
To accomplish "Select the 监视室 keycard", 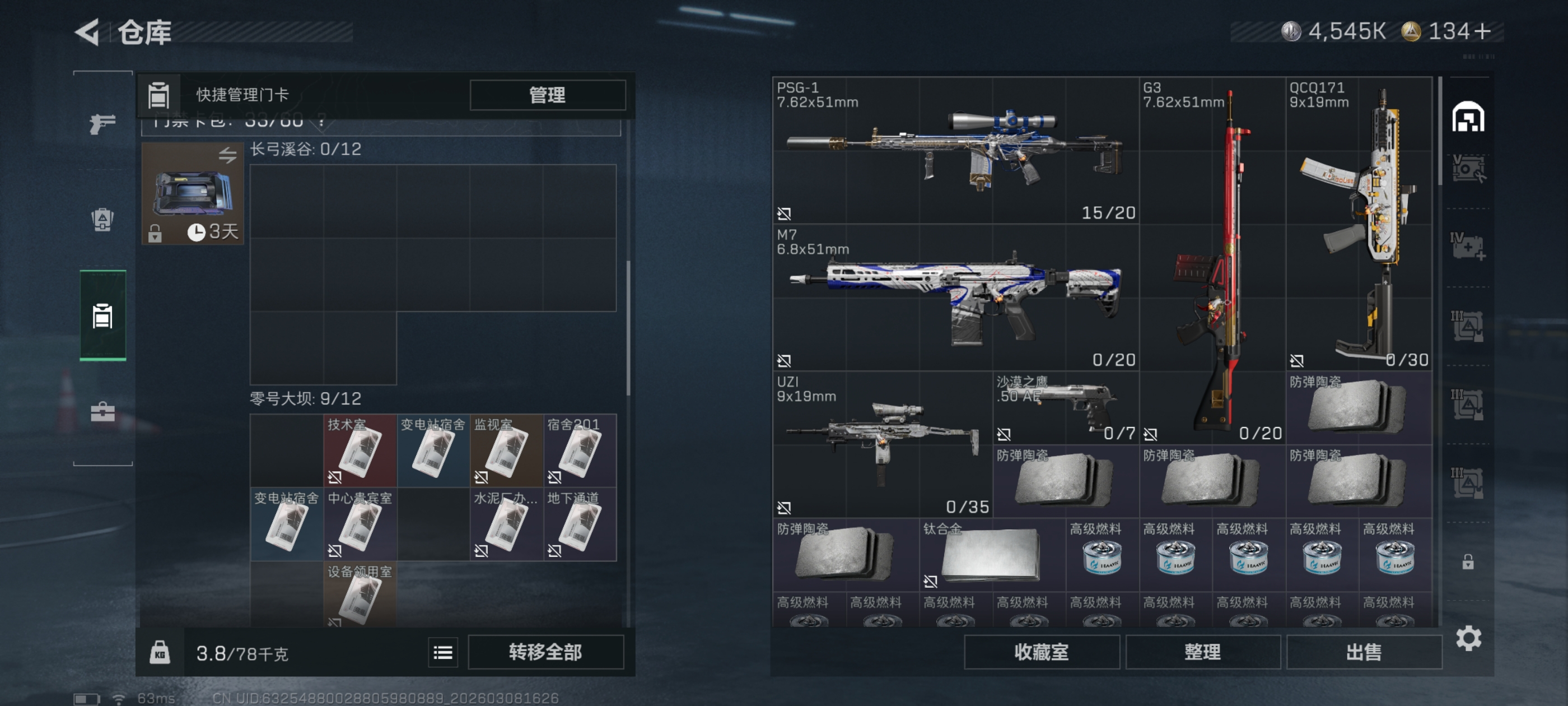I will point(506,450).
